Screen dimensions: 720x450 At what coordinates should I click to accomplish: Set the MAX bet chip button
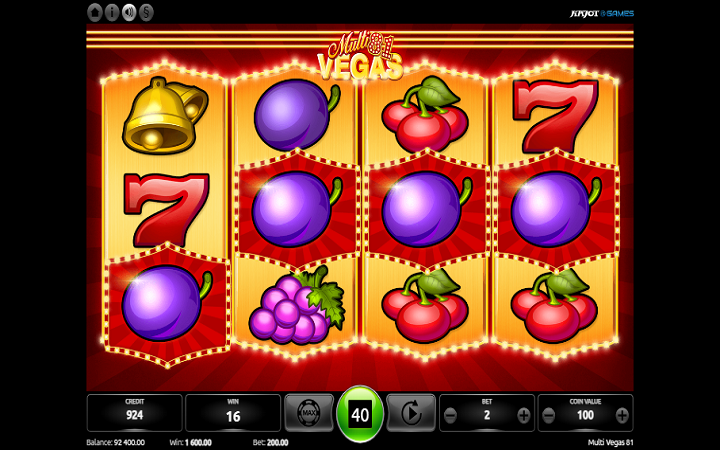(309, 412)
